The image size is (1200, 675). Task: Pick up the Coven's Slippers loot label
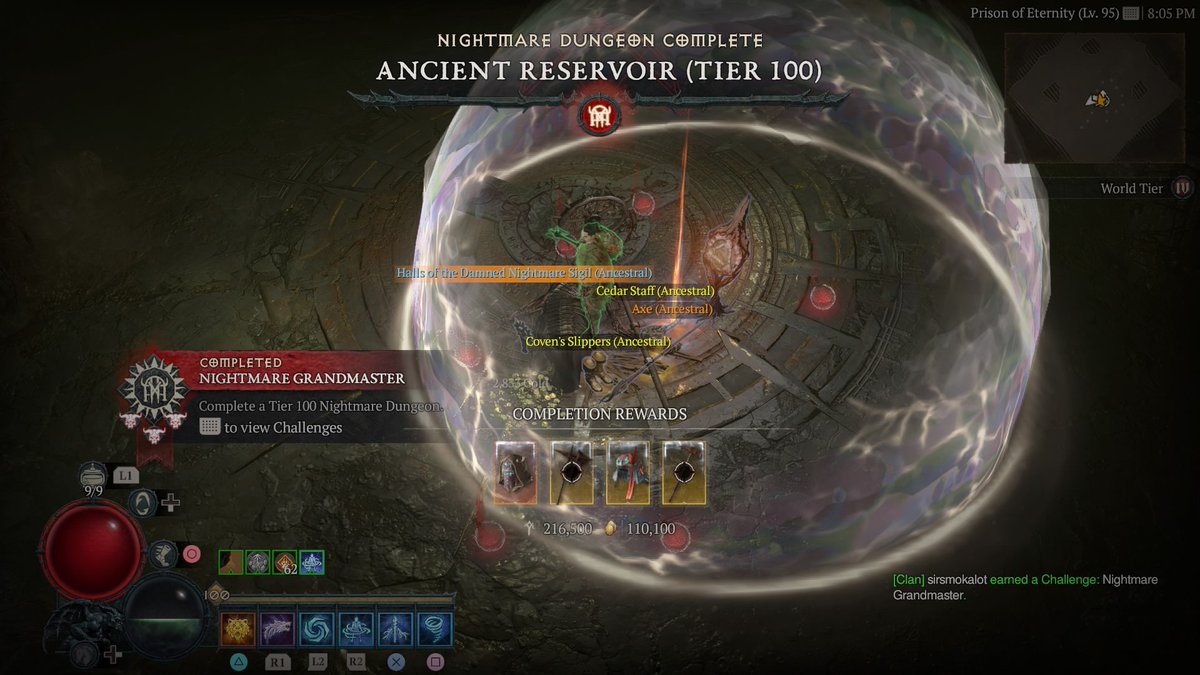(598, 342)
